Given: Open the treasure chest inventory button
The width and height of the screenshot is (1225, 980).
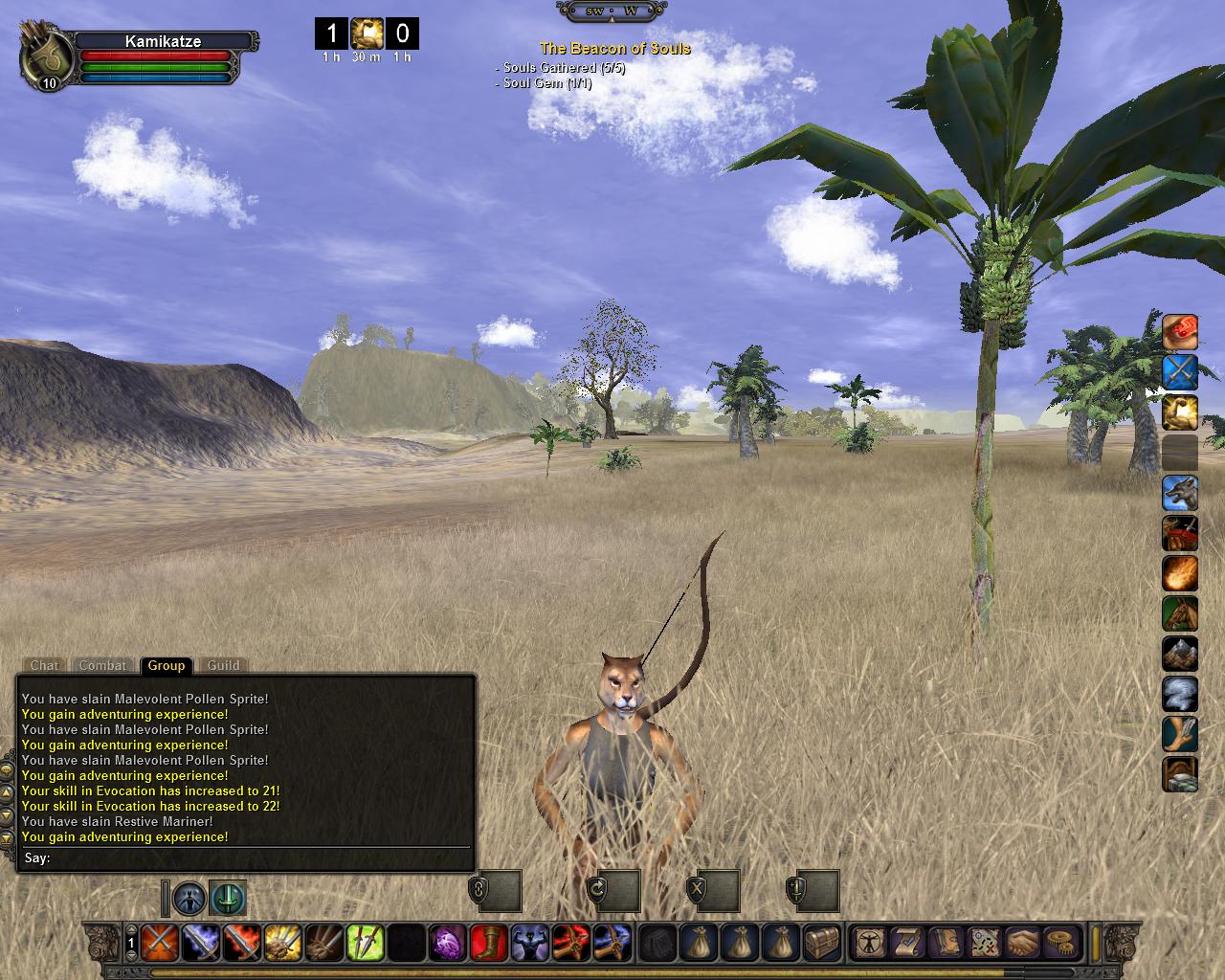Looking at the screenshot, I should (x=822, y=943).
